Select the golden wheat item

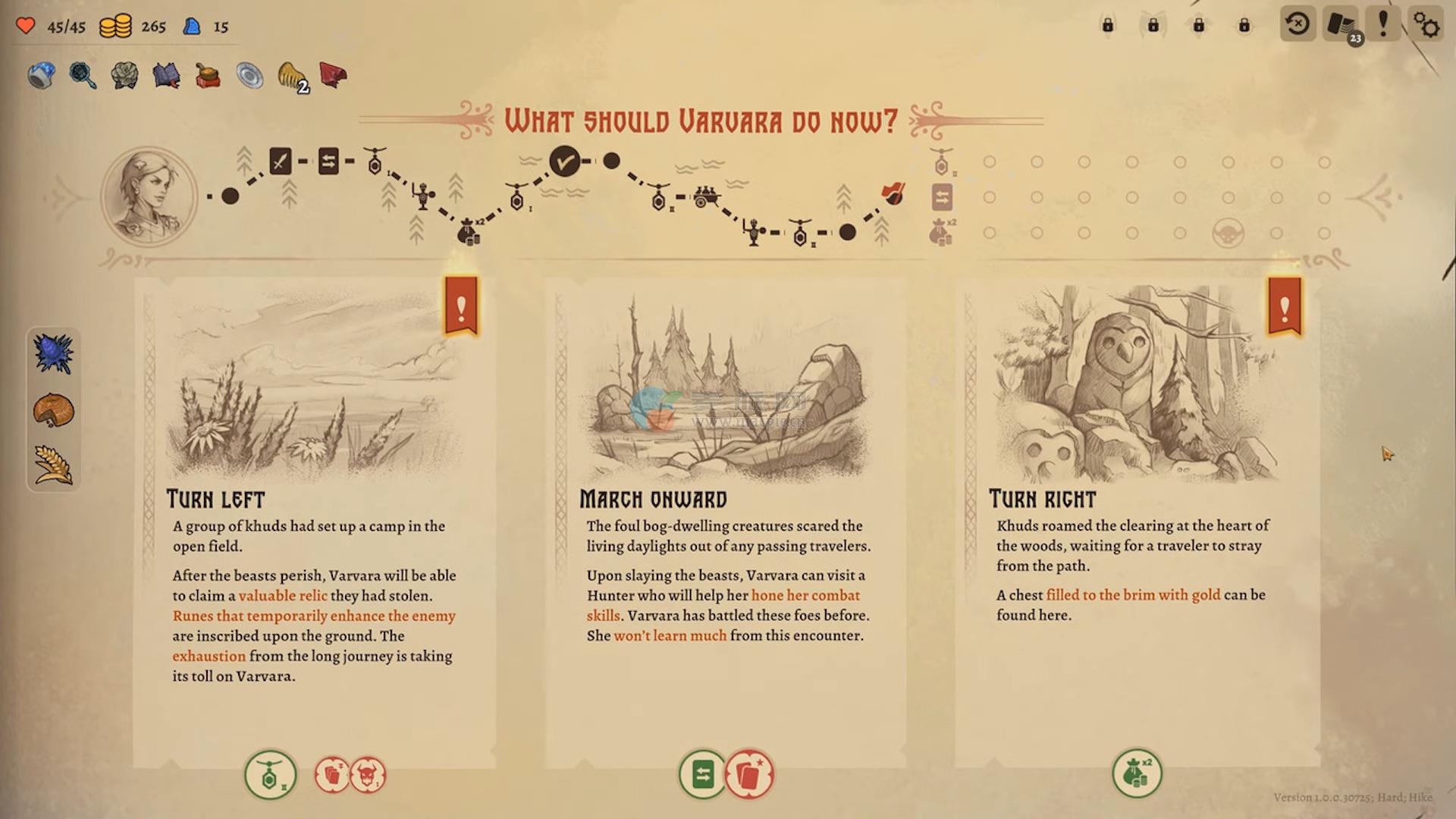[53, 464]
